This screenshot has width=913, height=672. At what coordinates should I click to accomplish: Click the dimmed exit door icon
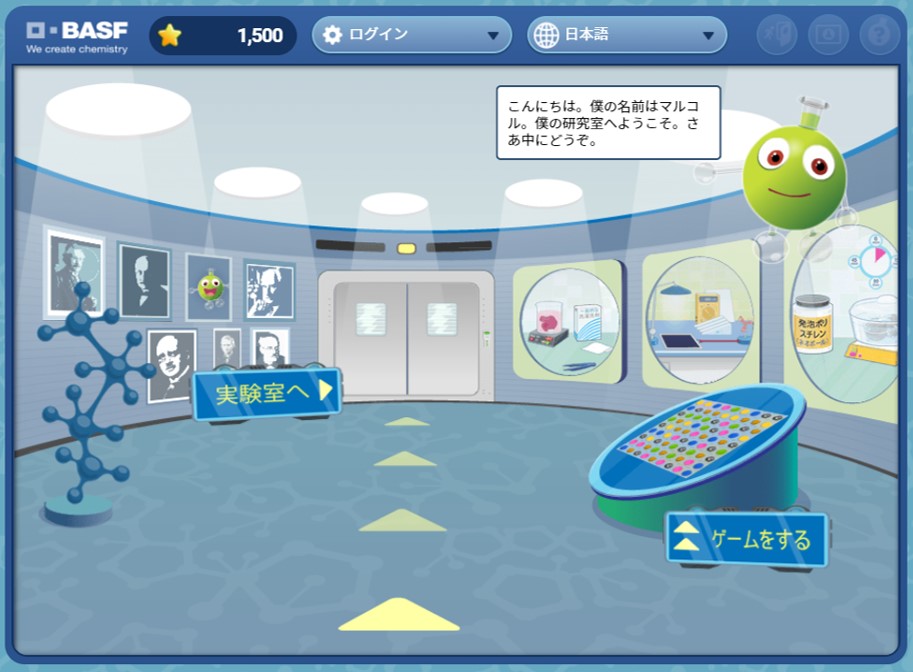[x=777, y=35]
